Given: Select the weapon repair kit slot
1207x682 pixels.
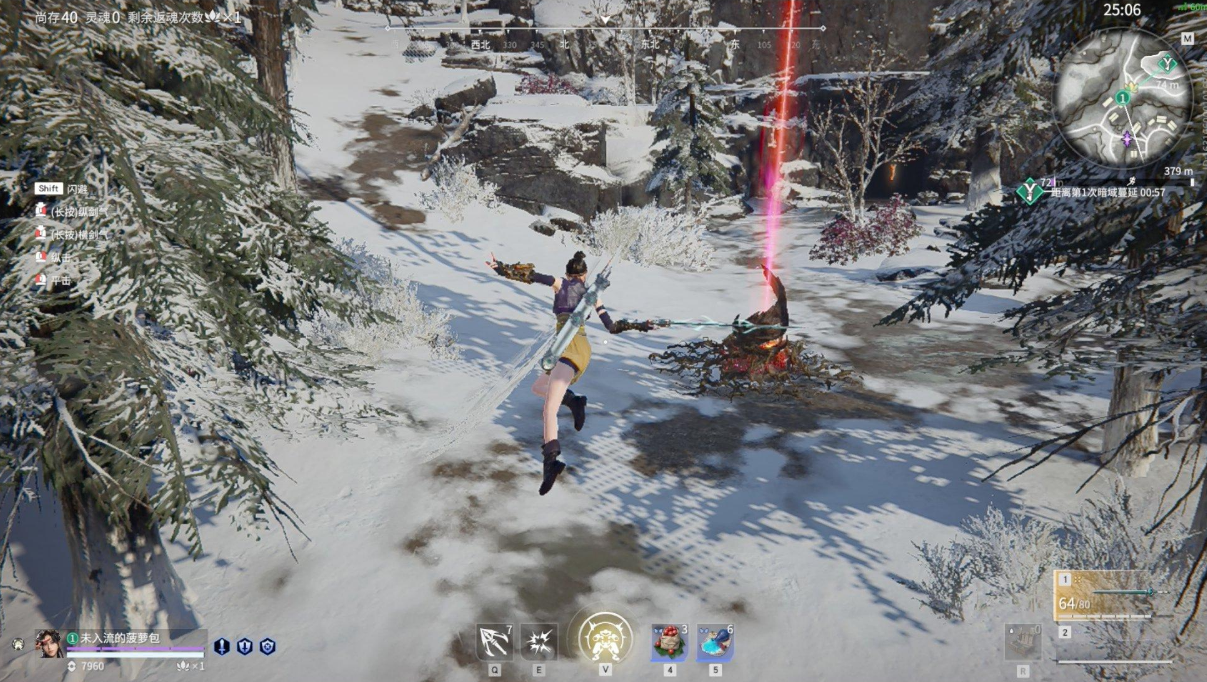Looking at the screenshot, I should click(1022, 642).
